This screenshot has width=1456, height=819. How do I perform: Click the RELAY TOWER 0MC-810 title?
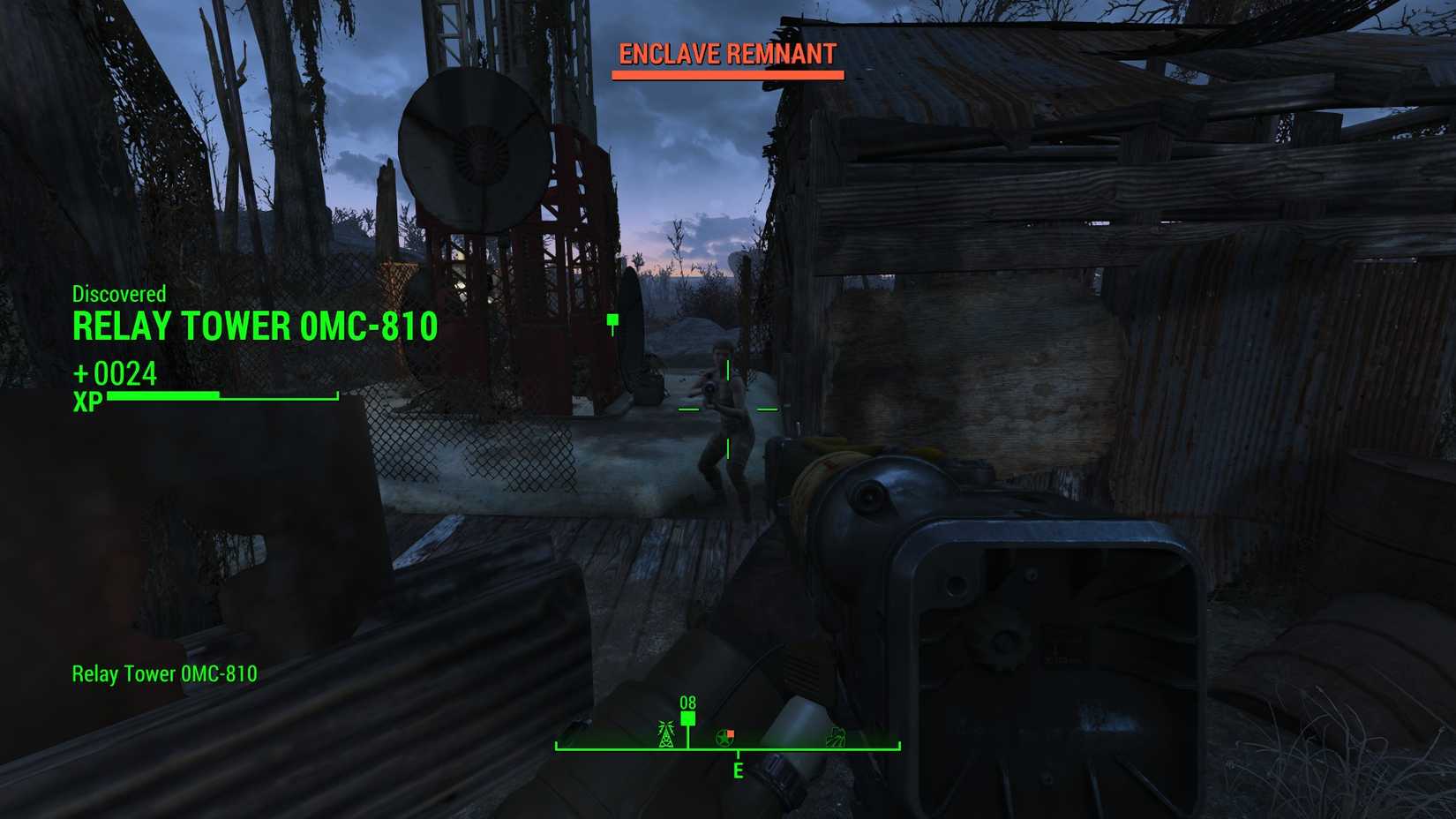click(x=256, y=326)
